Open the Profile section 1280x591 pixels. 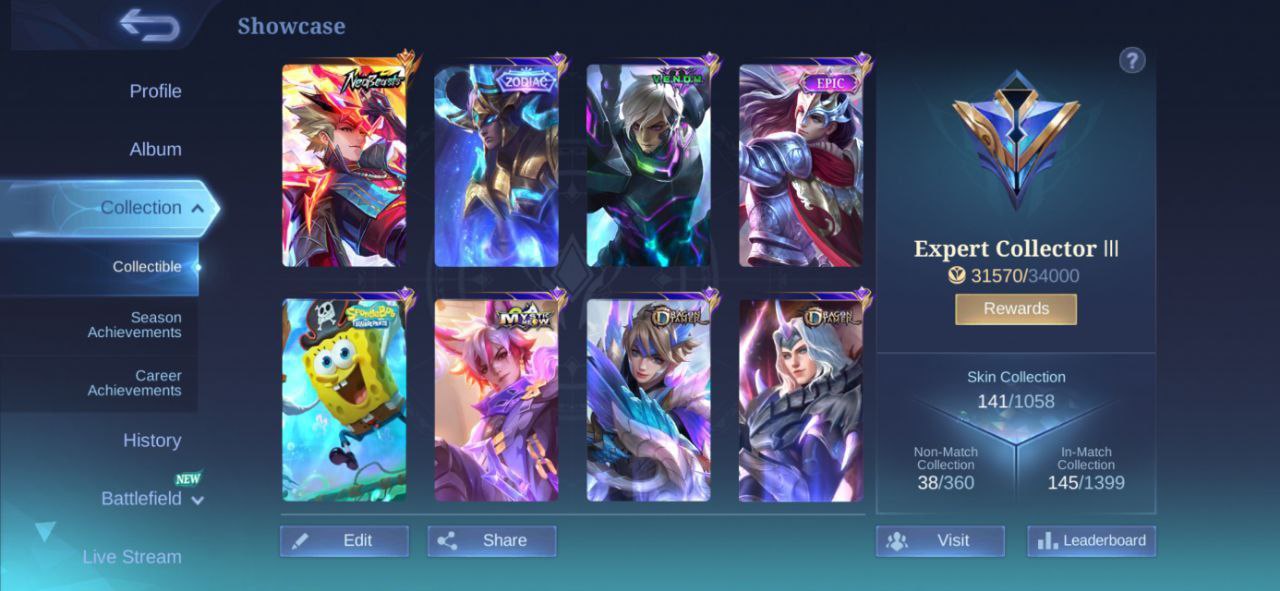click(155, 91)
